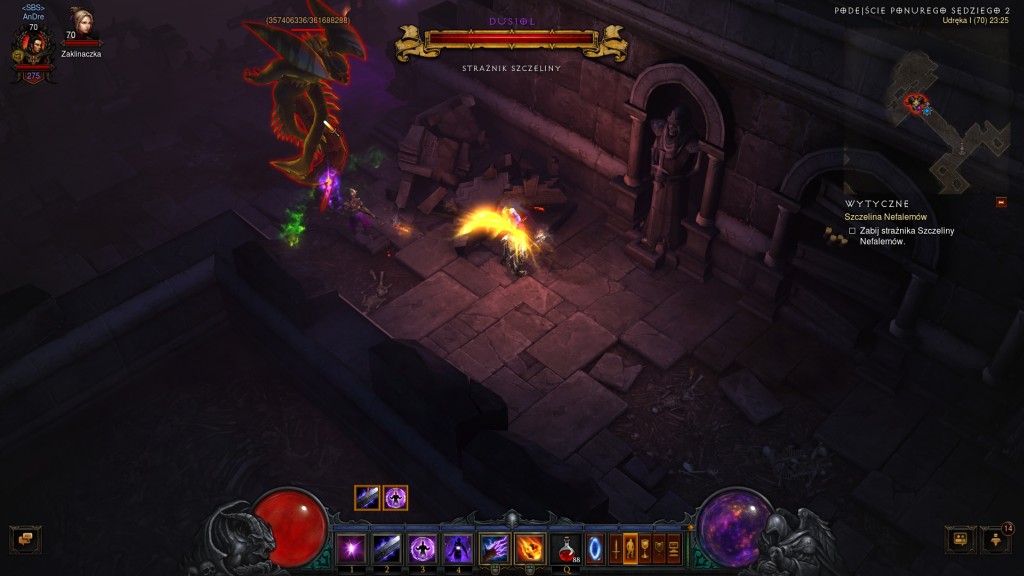
Task: Cast the purple circle figure skill in slot 3
Action: 422,549
